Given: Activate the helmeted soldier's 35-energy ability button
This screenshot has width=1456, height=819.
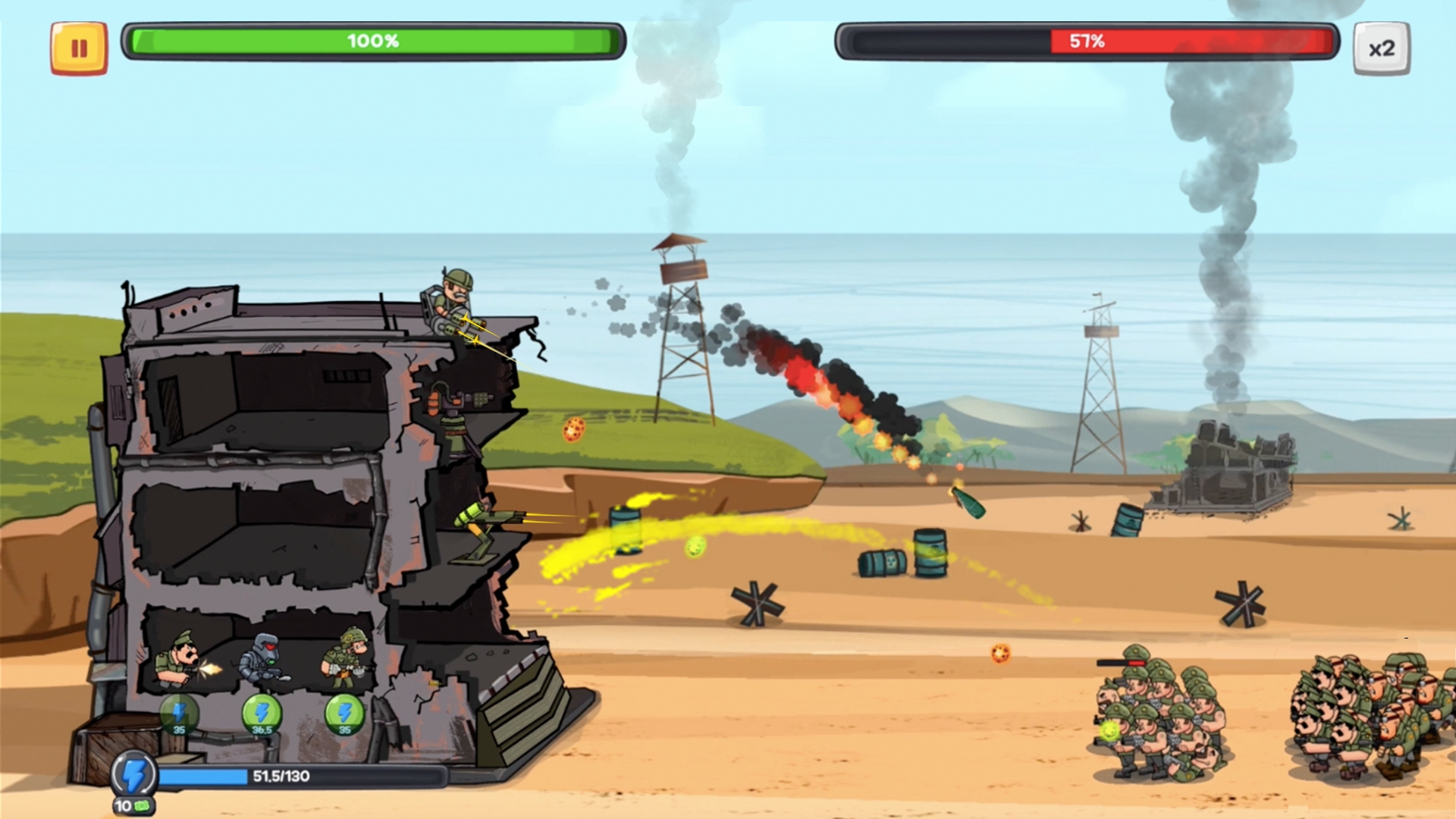Looking at the screenshot, I should (x=344, y=714).
